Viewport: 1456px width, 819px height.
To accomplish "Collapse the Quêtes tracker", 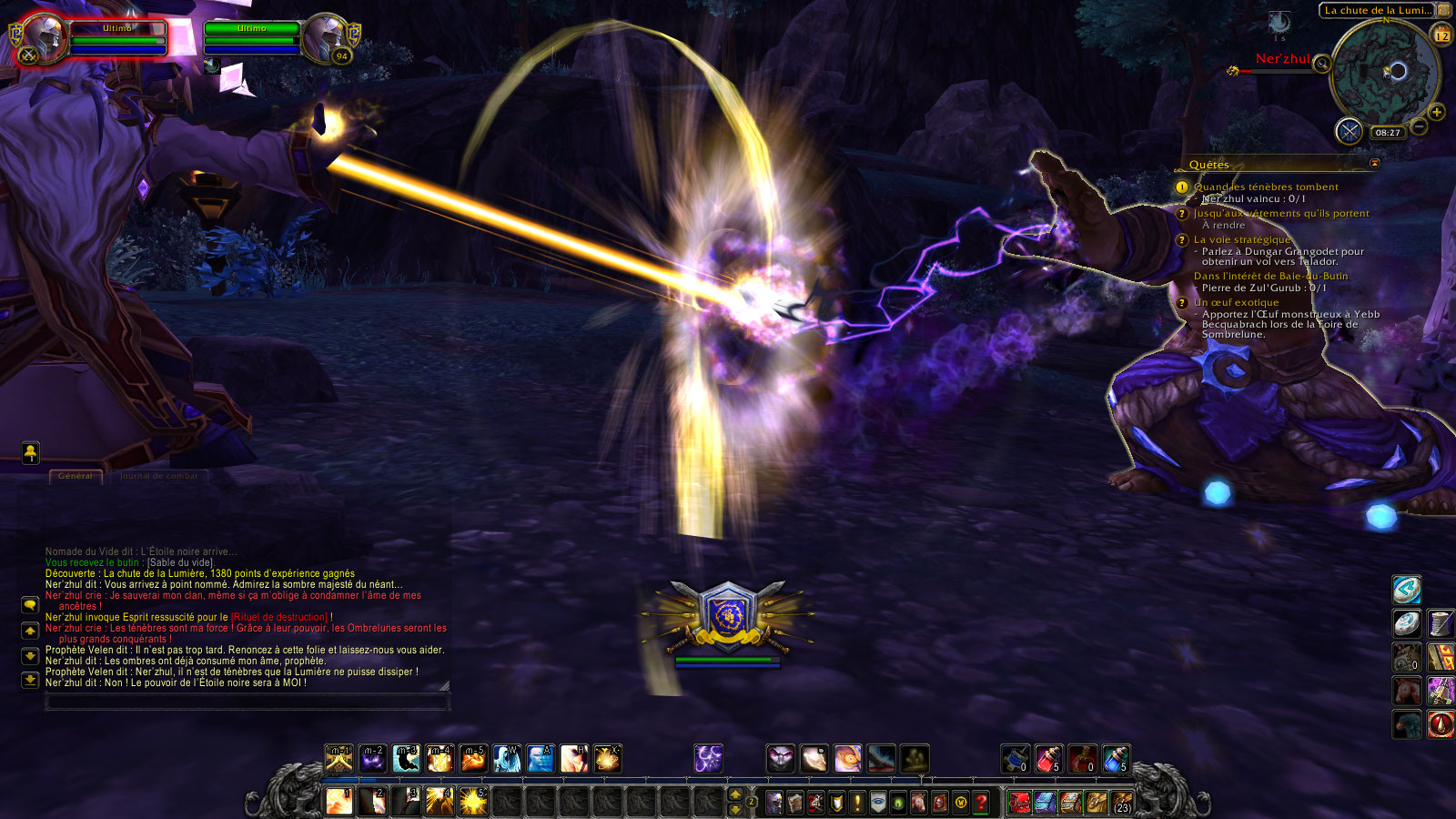I will point(1374,164).
